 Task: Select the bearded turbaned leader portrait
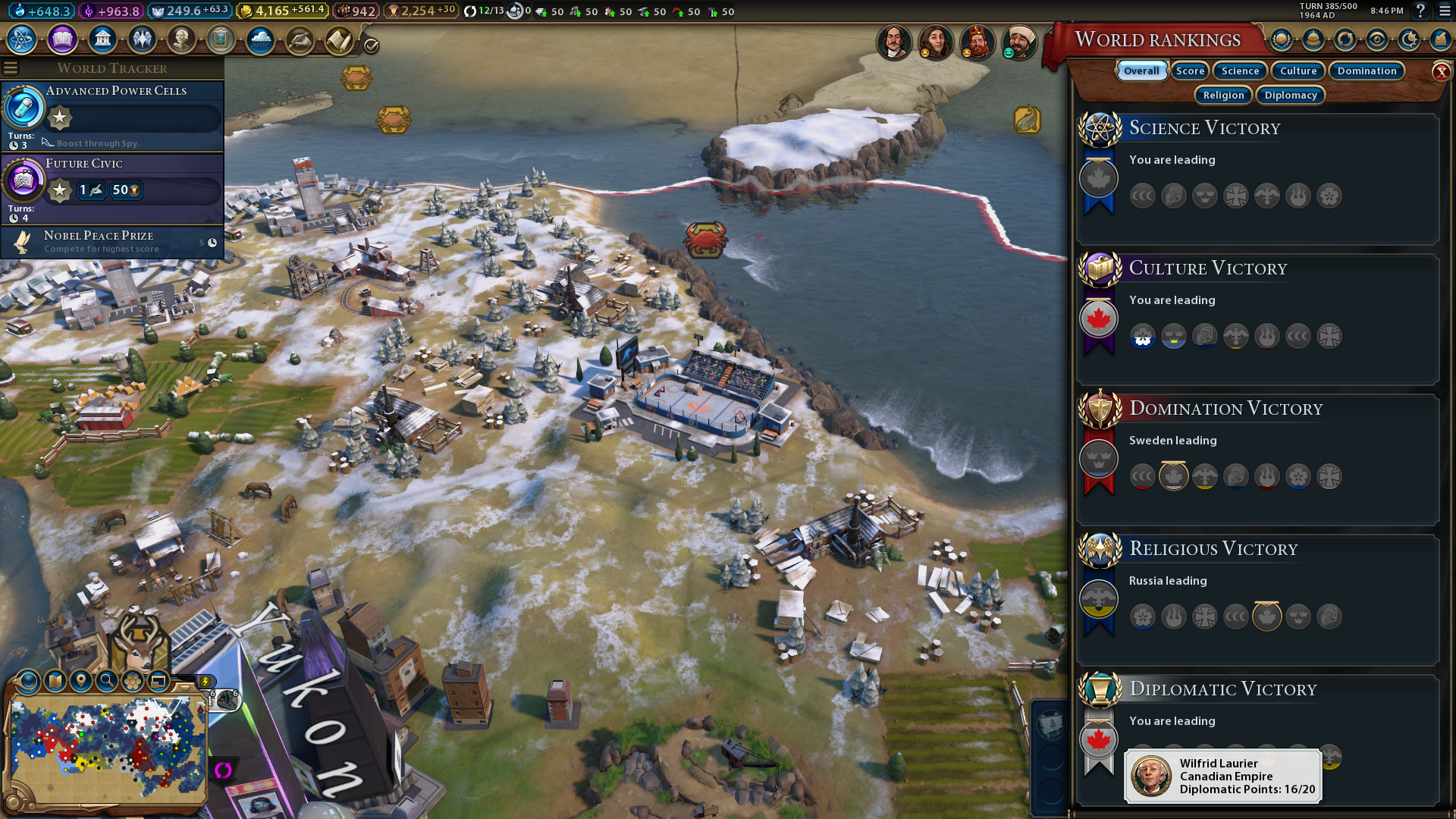[1018, 42]
